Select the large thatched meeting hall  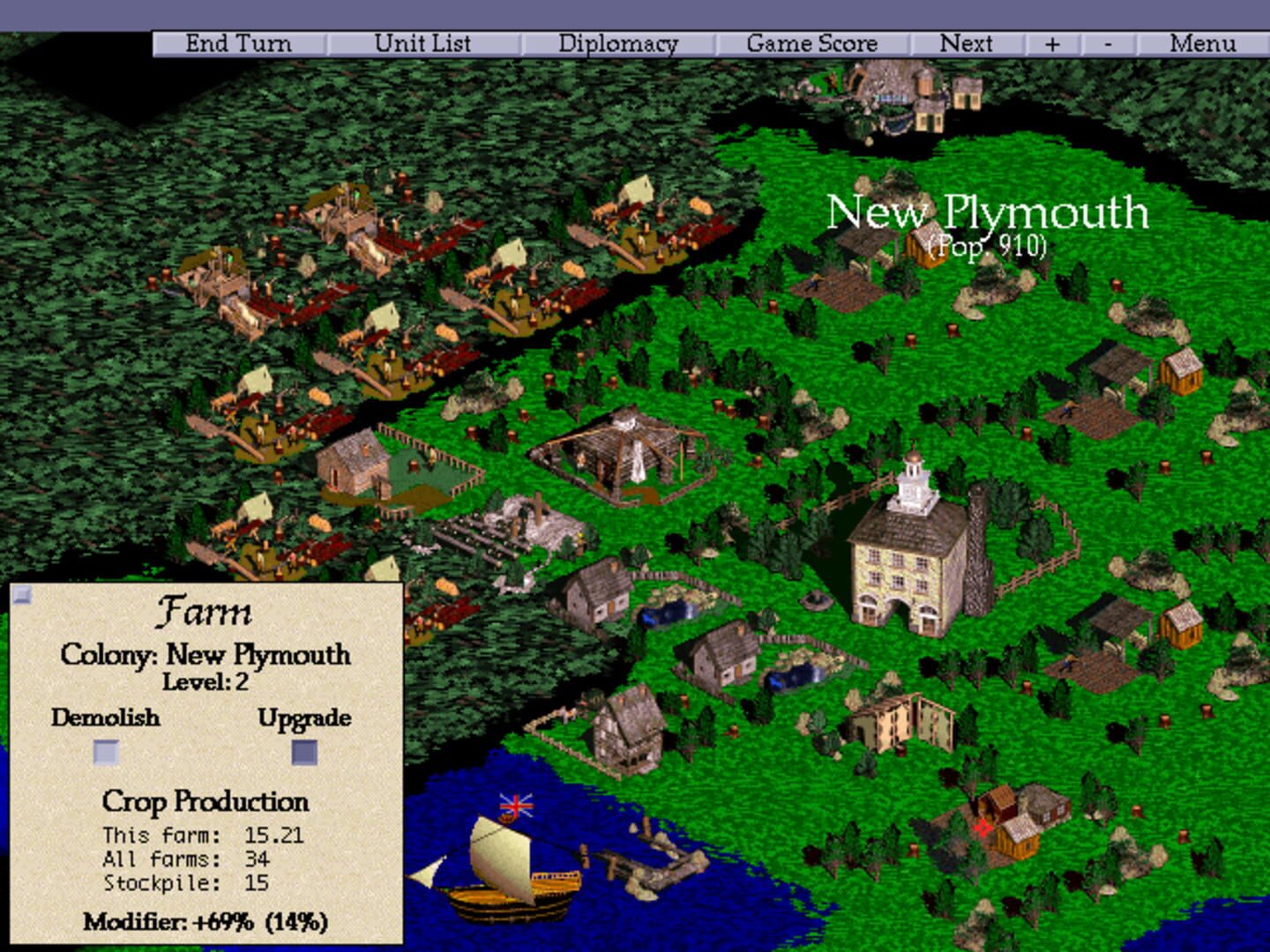coord(626,450)
